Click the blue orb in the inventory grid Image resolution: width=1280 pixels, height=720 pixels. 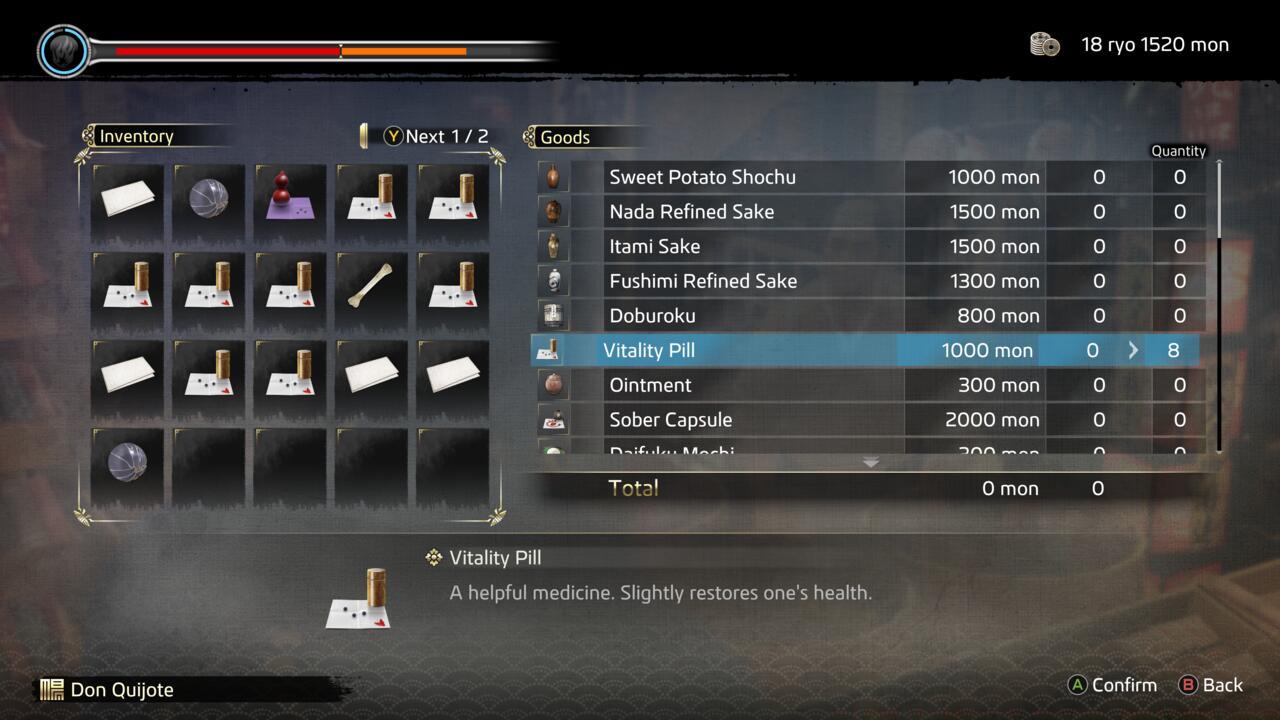point(208,197)
